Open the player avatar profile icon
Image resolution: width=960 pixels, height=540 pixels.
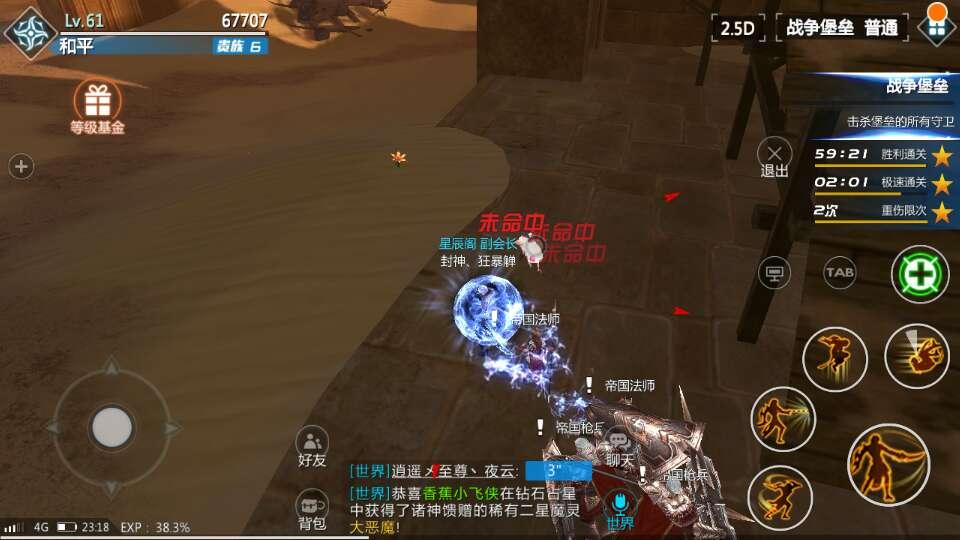(x=30, y=29)
